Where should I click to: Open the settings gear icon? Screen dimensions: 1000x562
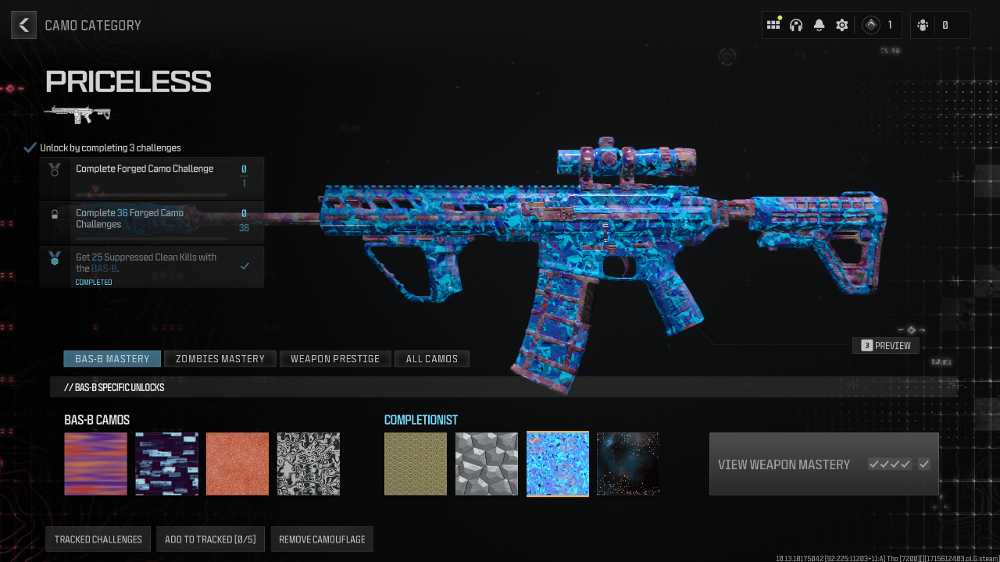[x=842, y=25]
